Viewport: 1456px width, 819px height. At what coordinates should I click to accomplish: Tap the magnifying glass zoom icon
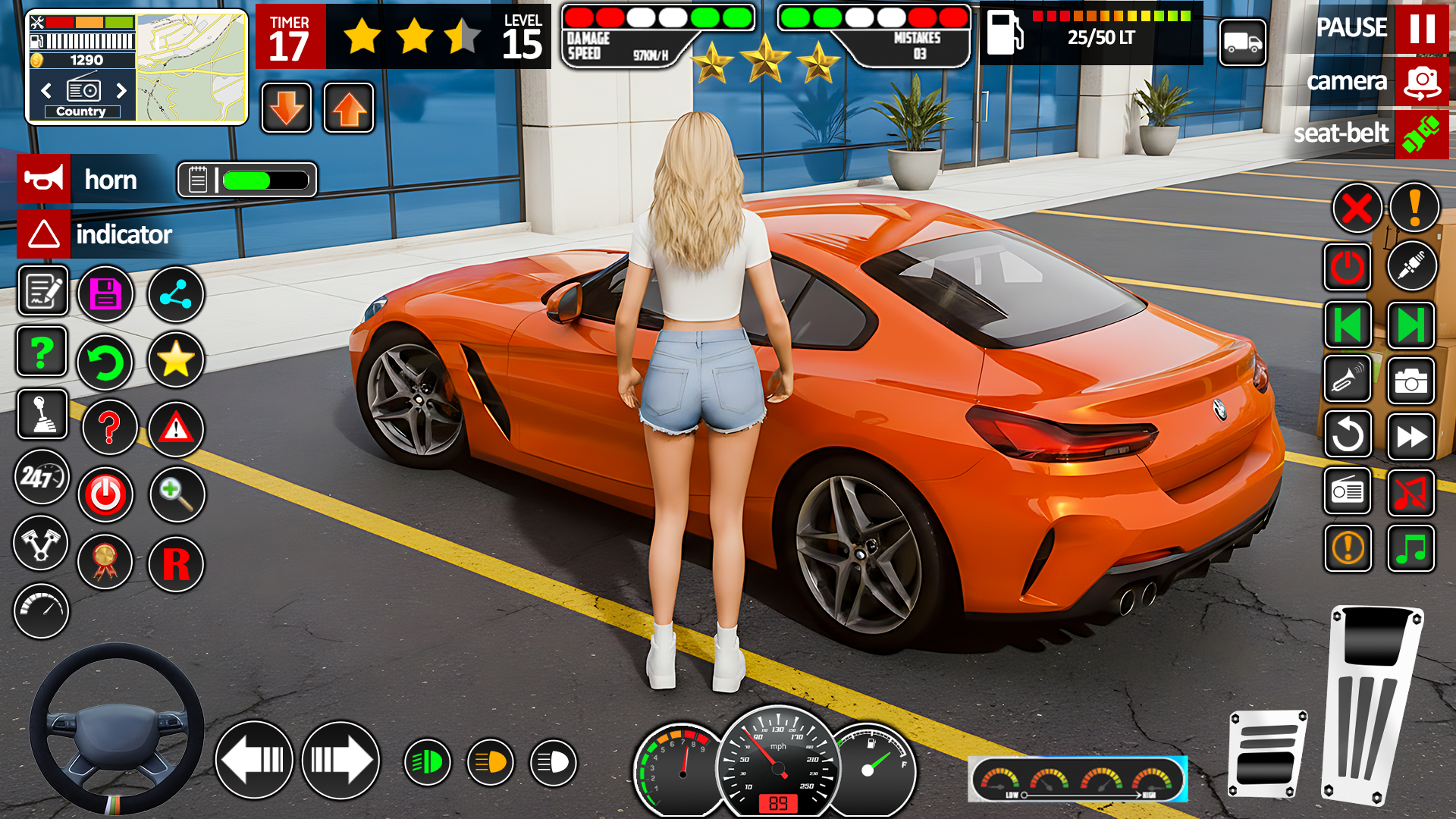(x=177, y=494)
